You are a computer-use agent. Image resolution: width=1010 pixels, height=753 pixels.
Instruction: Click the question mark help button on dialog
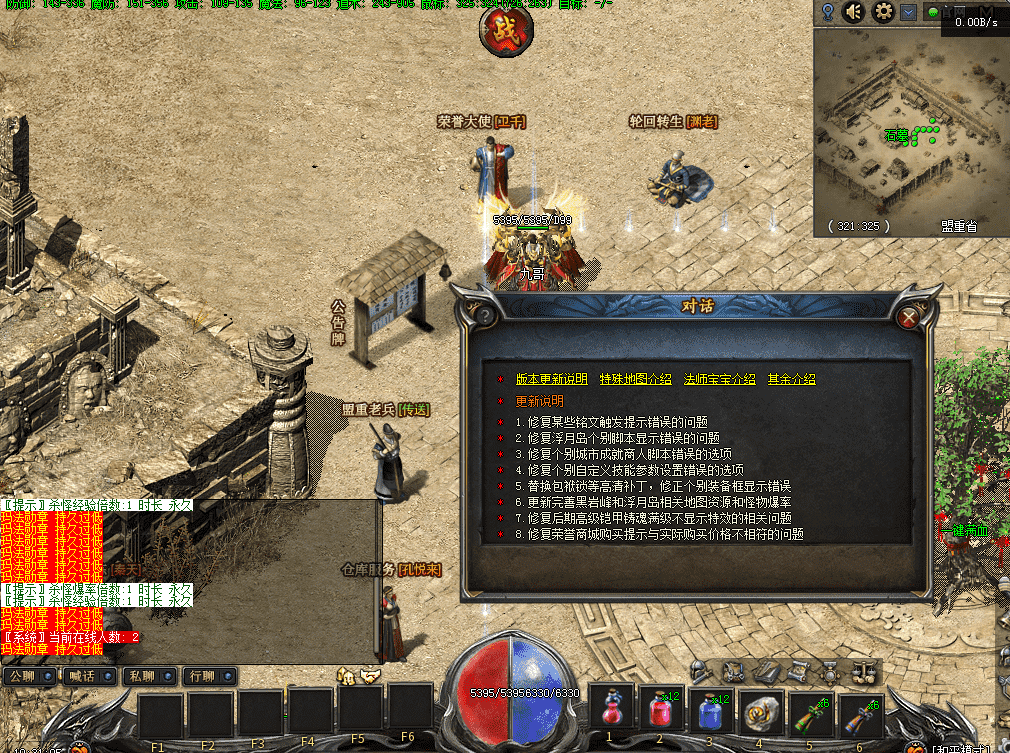[x=482, y=314]
